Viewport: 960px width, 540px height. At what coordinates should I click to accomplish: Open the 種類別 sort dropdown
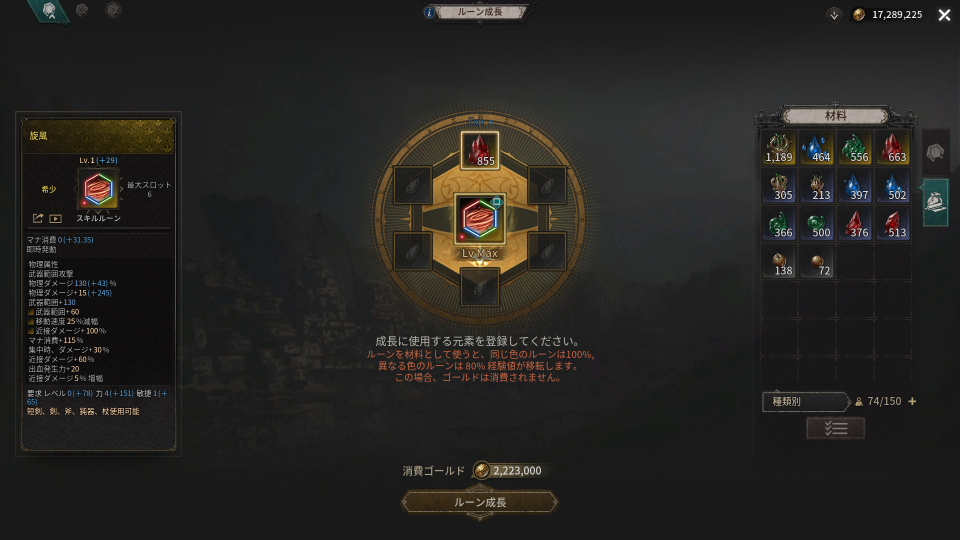[x=806, y=401]
